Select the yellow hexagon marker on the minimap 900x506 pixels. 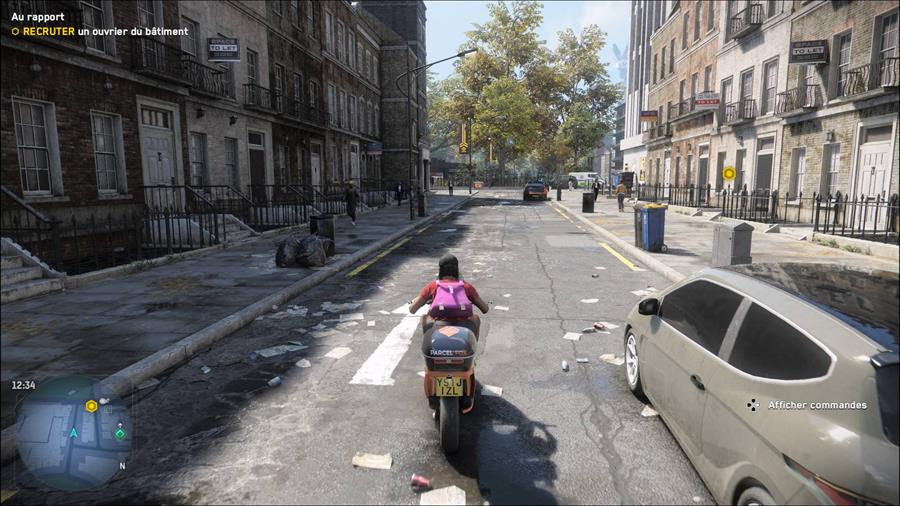coord(91,405)
